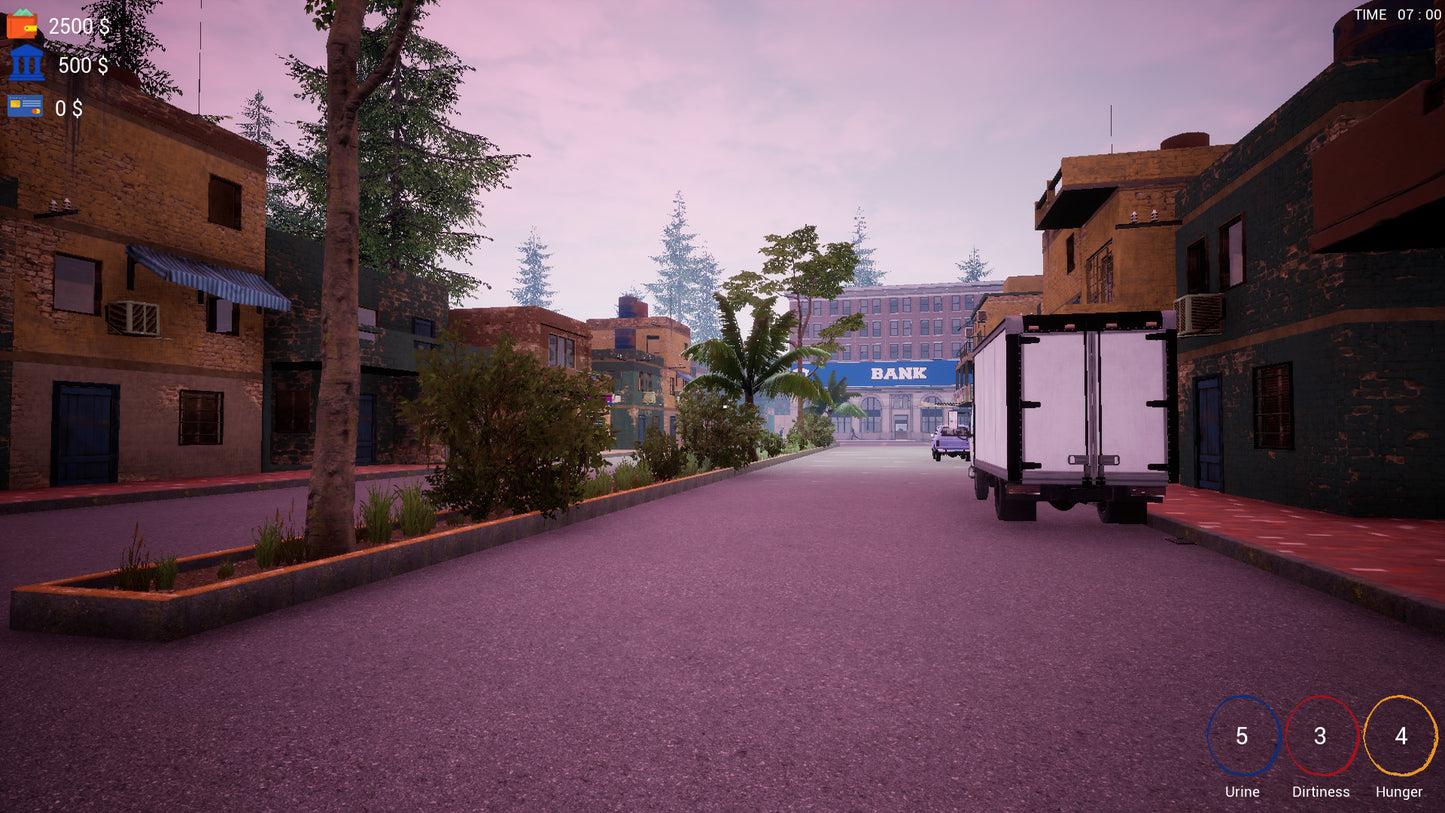
Task: Select the orange Hunger circle
Action: pos(1400,735)
